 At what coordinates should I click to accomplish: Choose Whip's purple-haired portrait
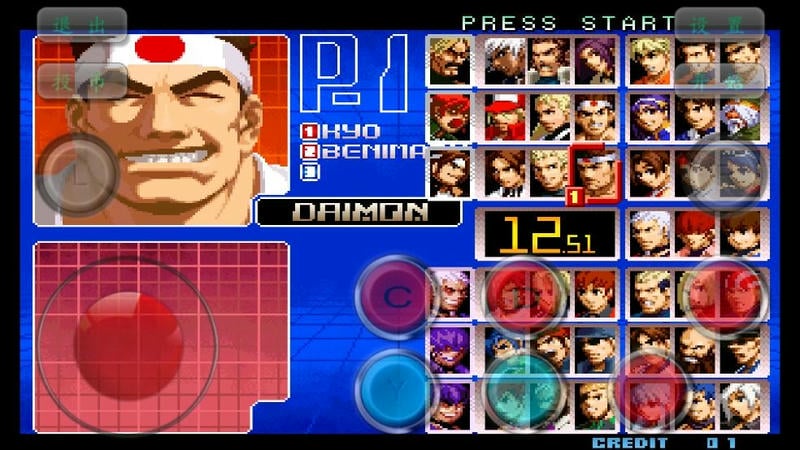pyautogui.click(x=595, y=62)
